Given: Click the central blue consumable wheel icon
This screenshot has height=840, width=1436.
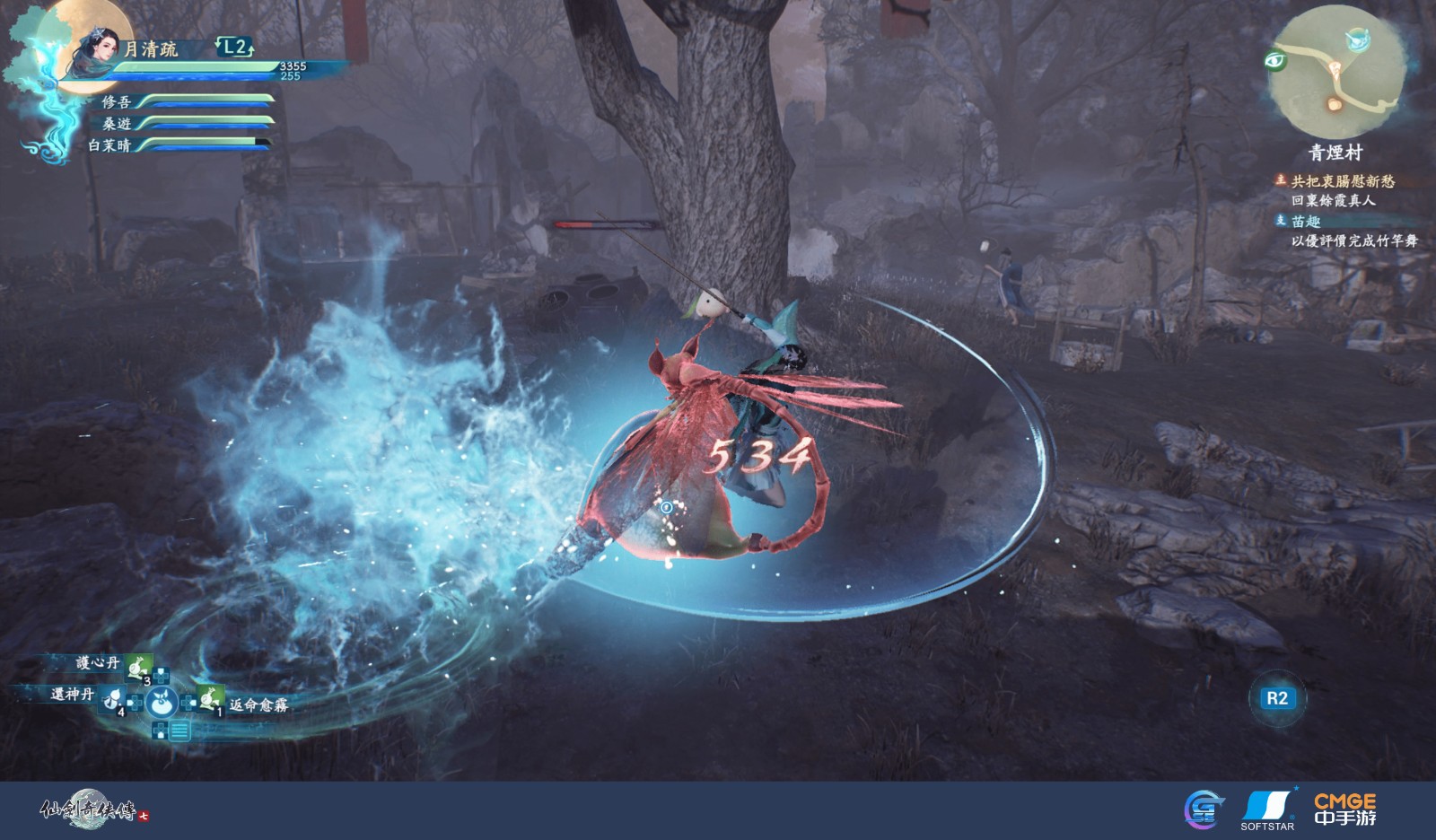Looking at the screenshot, I should click(162, 703).
